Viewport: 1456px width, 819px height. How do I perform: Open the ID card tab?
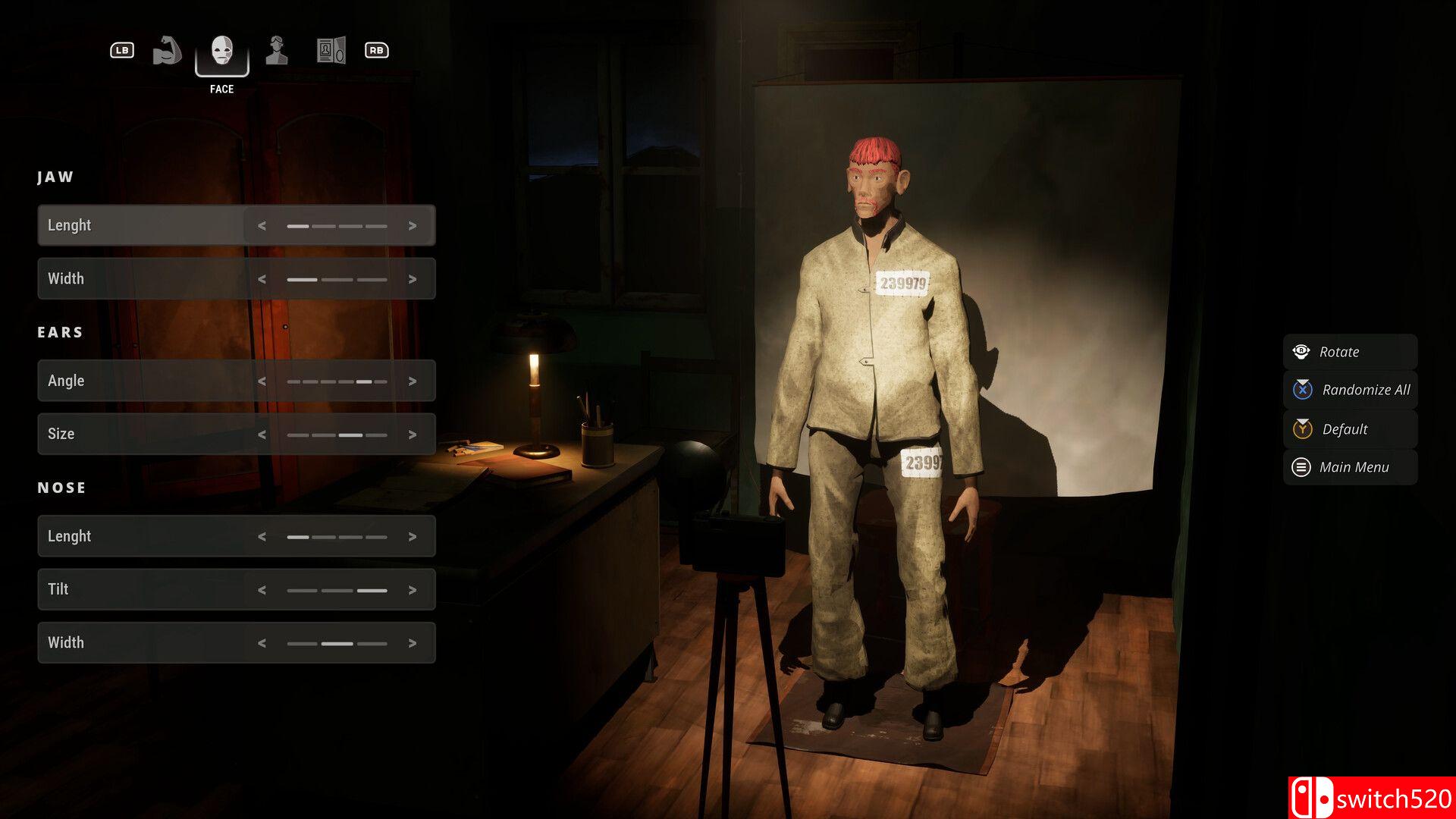[x=331, y=51]
